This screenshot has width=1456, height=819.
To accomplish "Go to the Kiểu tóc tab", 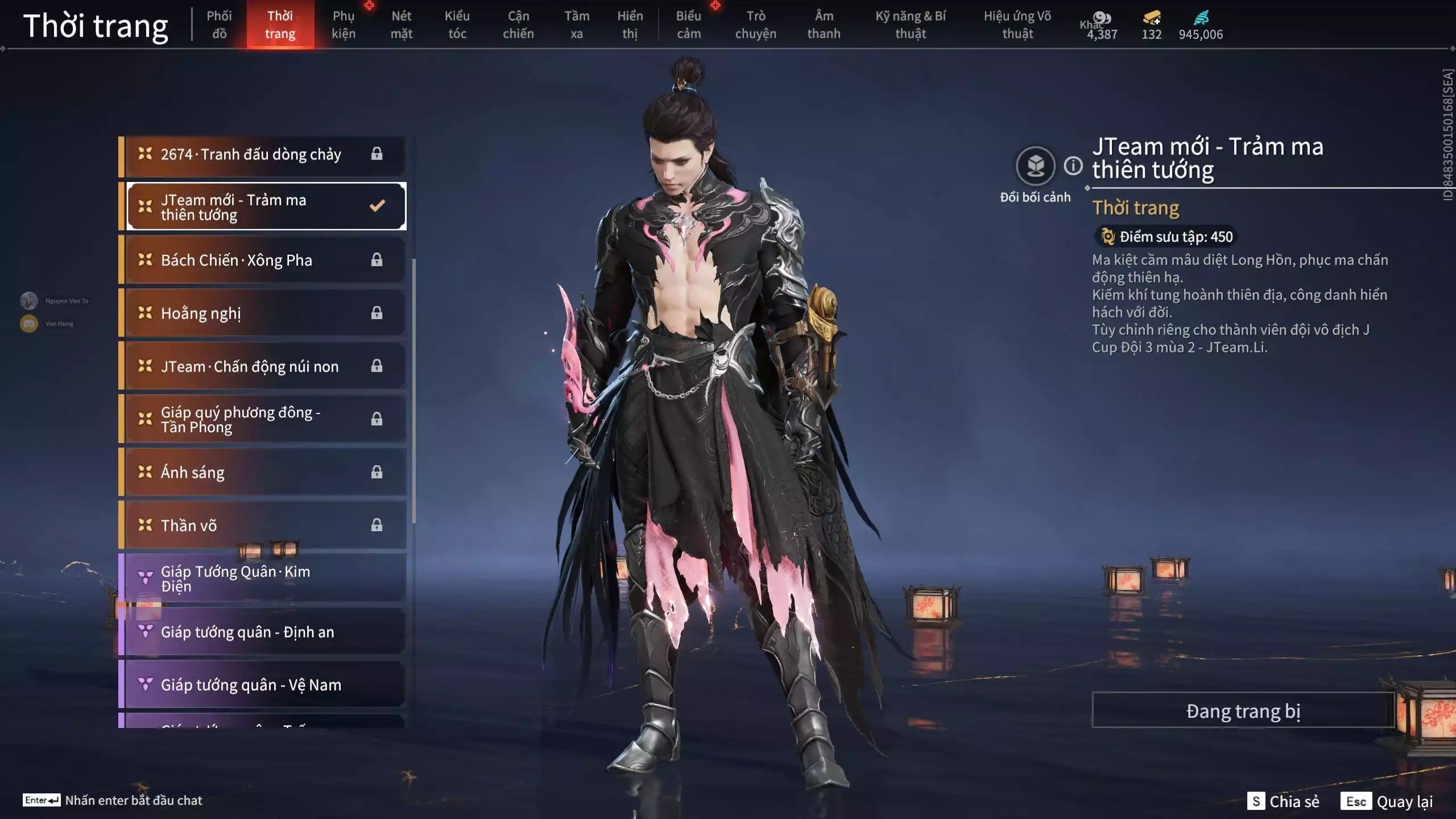I will [x=457, y=24].
